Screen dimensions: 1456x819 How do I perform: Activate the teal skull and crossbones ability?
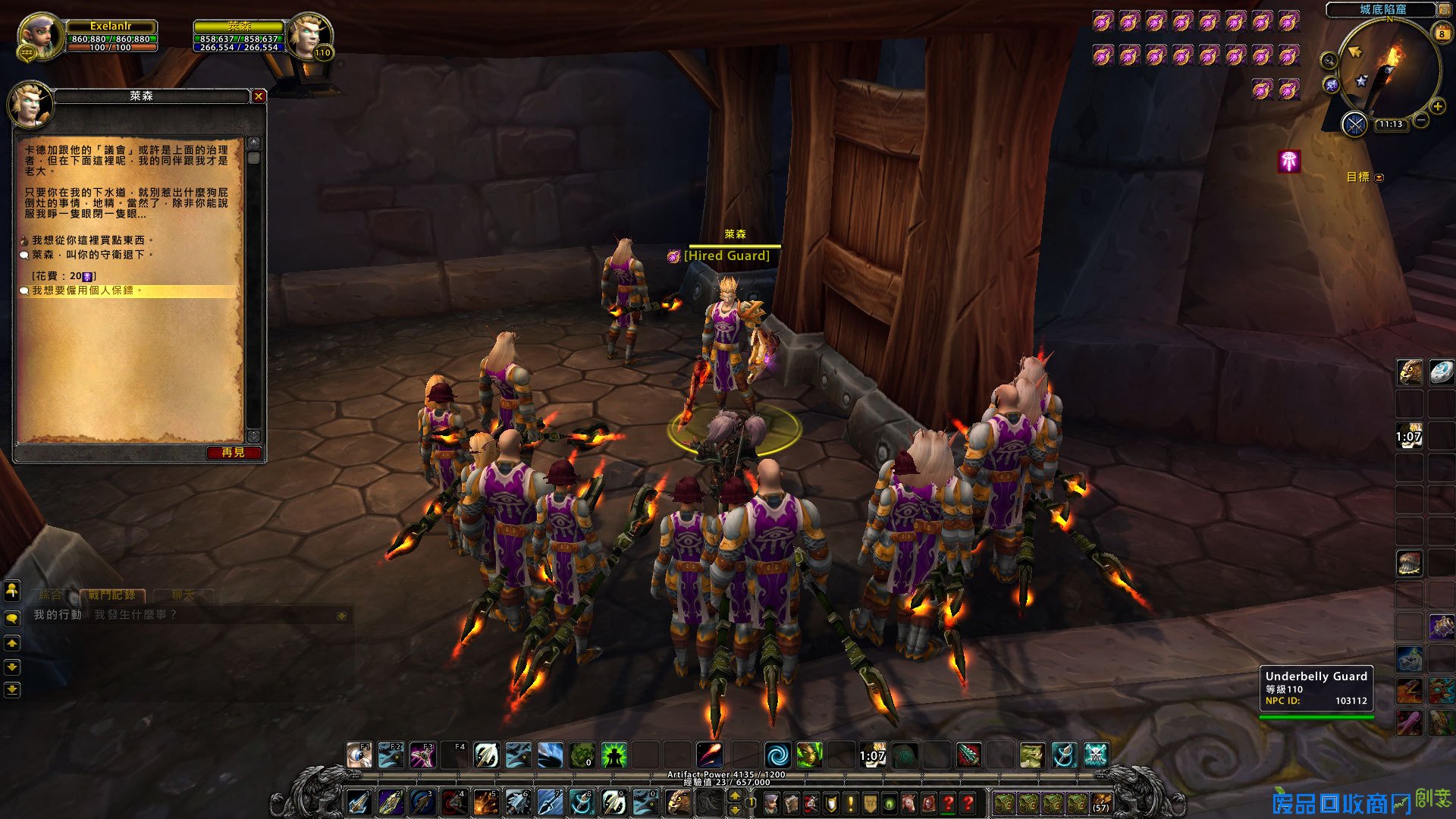[x=1096, y=755]
